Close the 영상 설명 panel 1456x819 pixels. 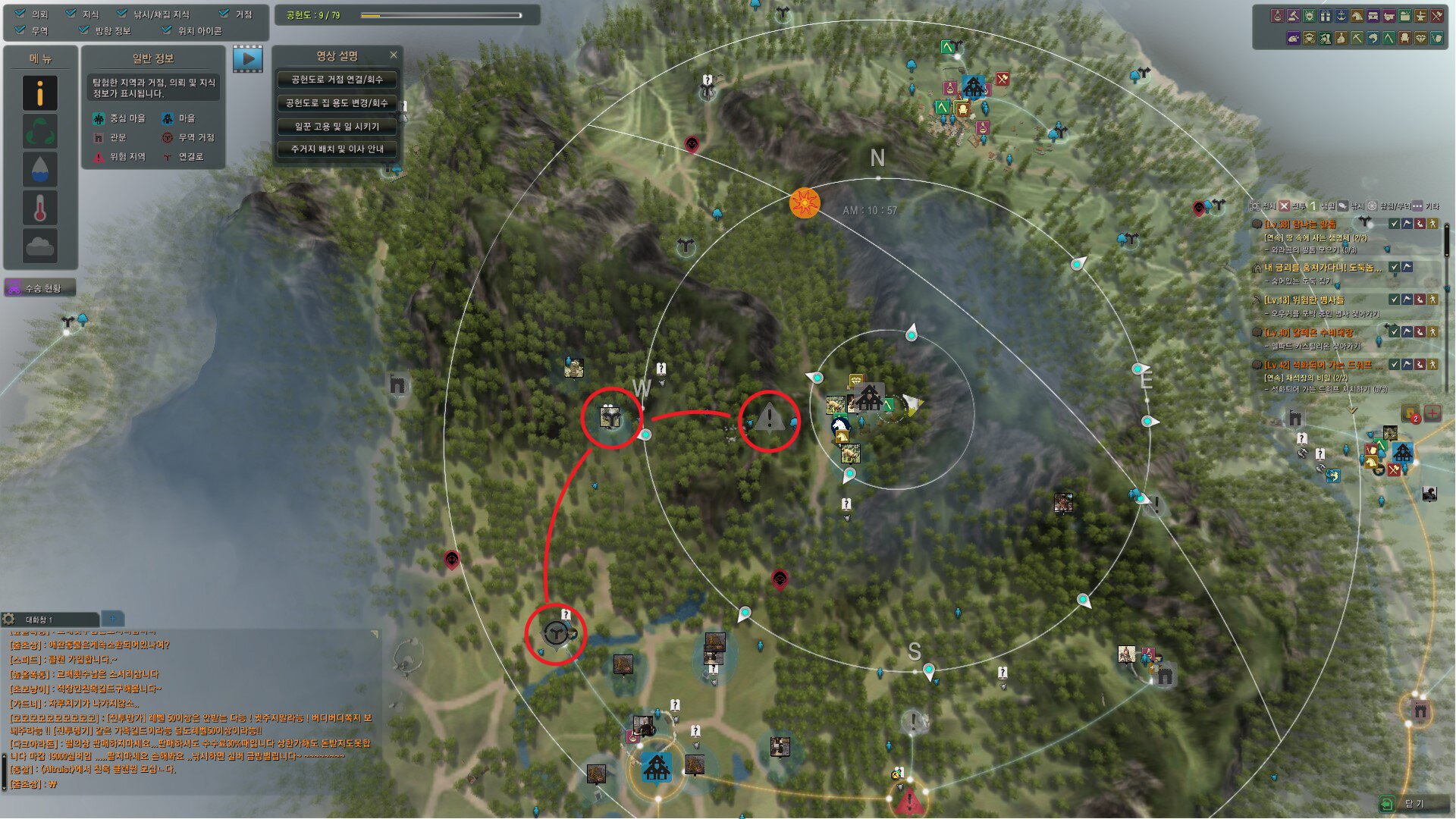(394, 55)
